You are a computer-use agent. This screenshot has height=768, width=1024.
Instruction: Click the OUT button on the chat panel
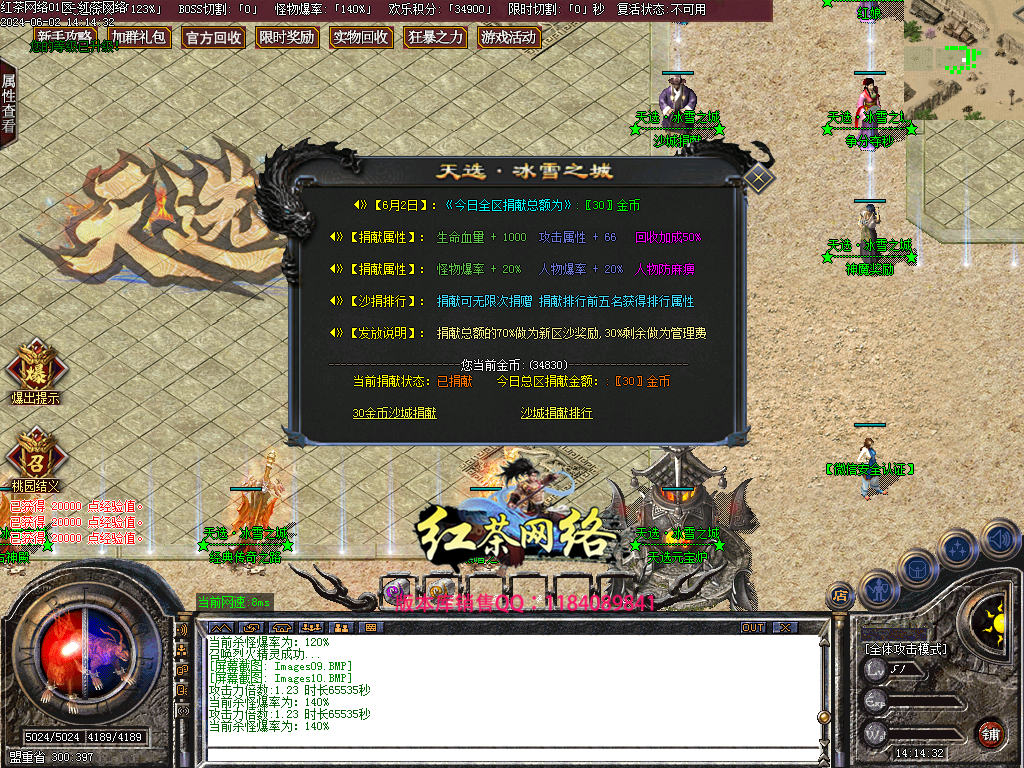pyautogui.click(x=752, y=627)
